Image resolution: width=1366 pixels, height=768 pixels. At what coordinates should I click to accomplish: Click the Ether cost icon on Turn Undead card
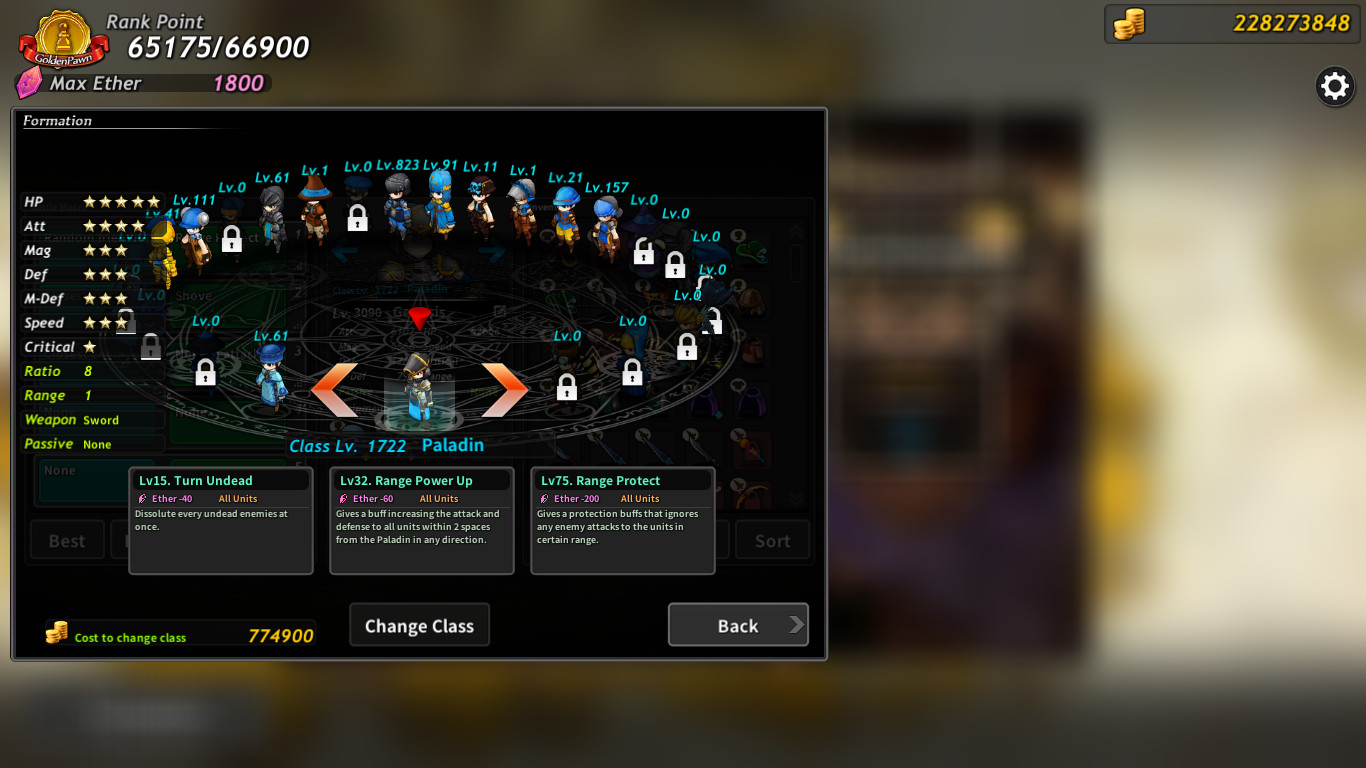pyautogui.click(x=142, y=498)
